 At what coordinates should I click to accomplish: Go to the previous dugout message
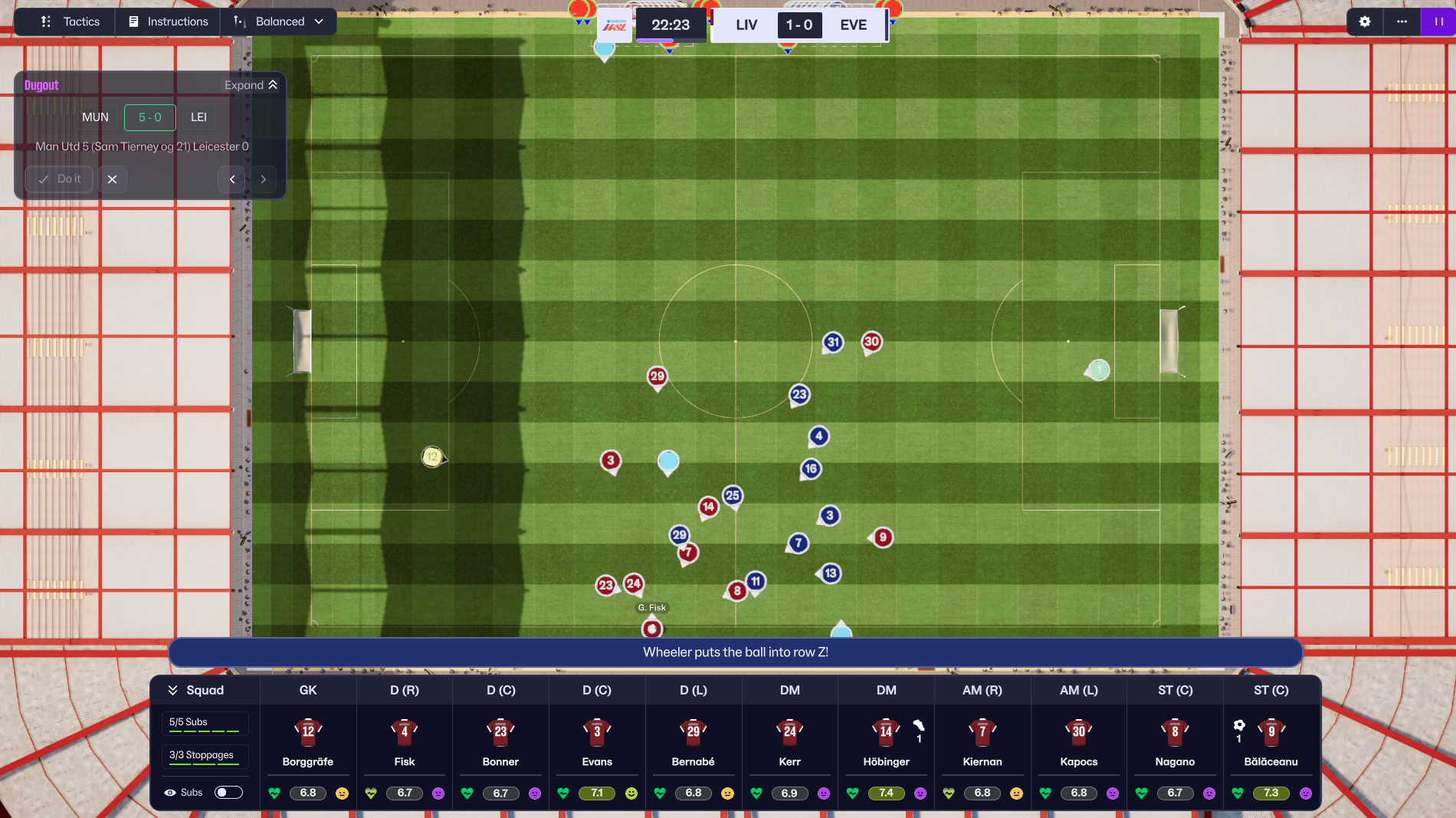(232, 179)
